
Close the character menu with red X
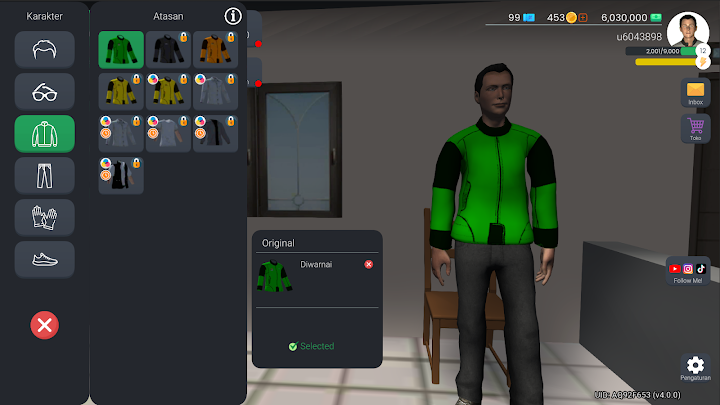tap(44, 324)
